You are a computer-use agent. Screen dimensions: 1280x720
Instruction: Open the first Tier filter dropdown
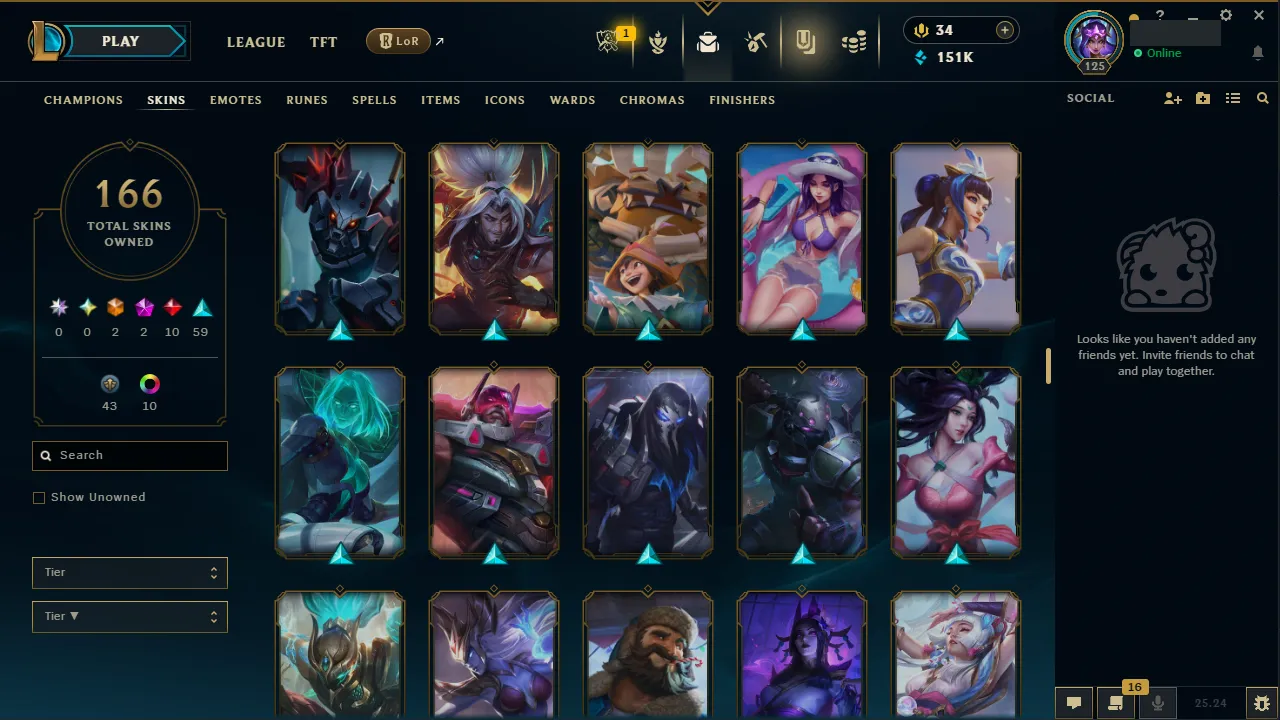click(129, 572)
